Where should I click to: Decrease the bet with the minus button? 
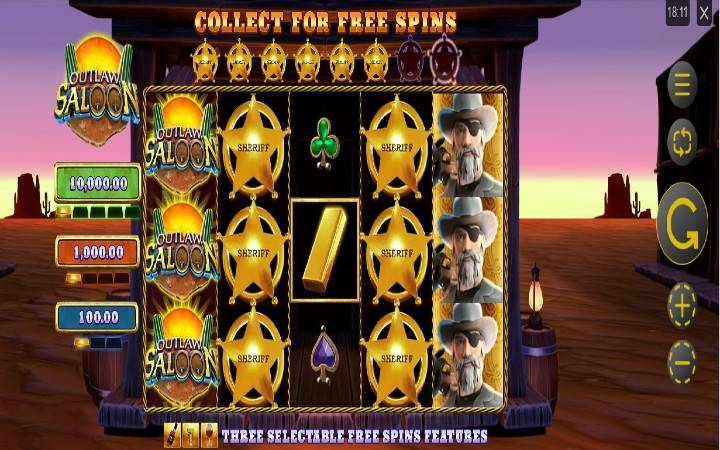(x=682, y=359)
